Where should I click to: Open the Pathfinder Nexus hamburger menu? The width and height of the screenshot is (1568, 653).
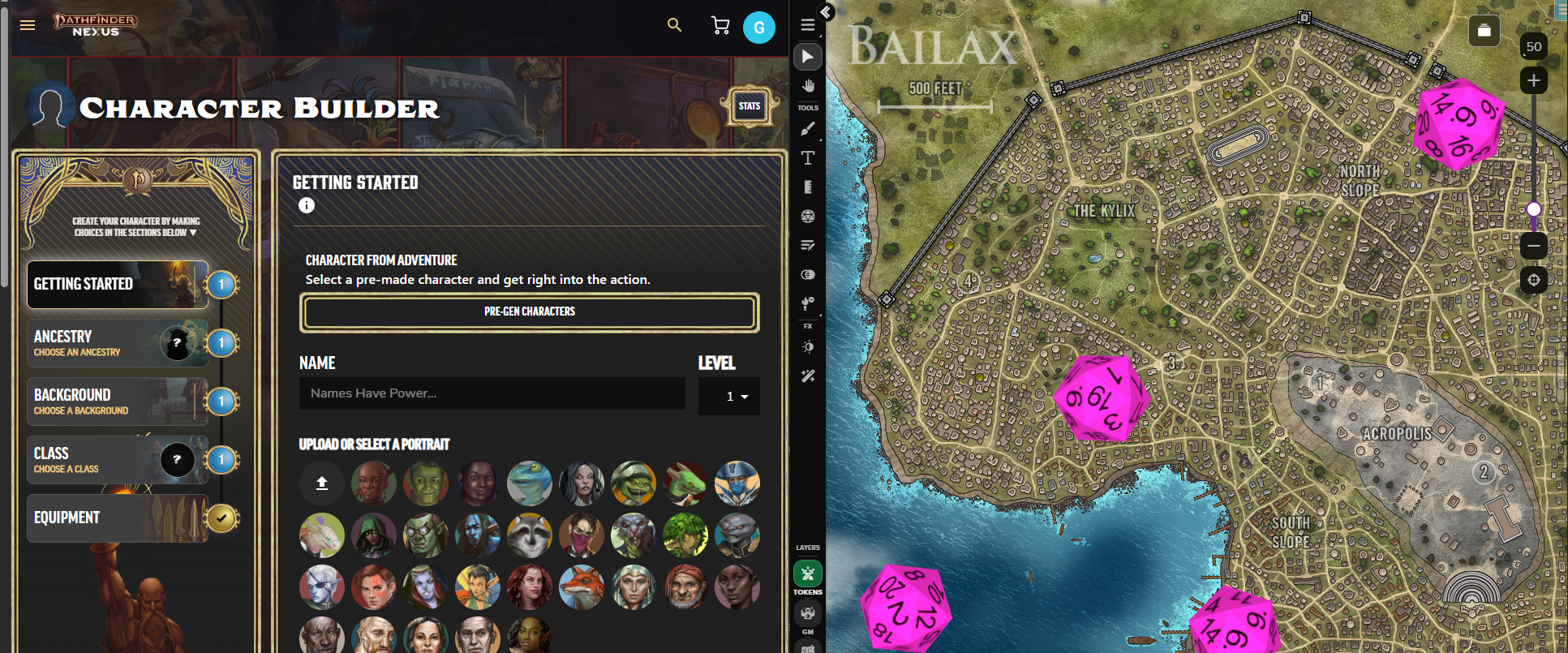tap(27, 25)
